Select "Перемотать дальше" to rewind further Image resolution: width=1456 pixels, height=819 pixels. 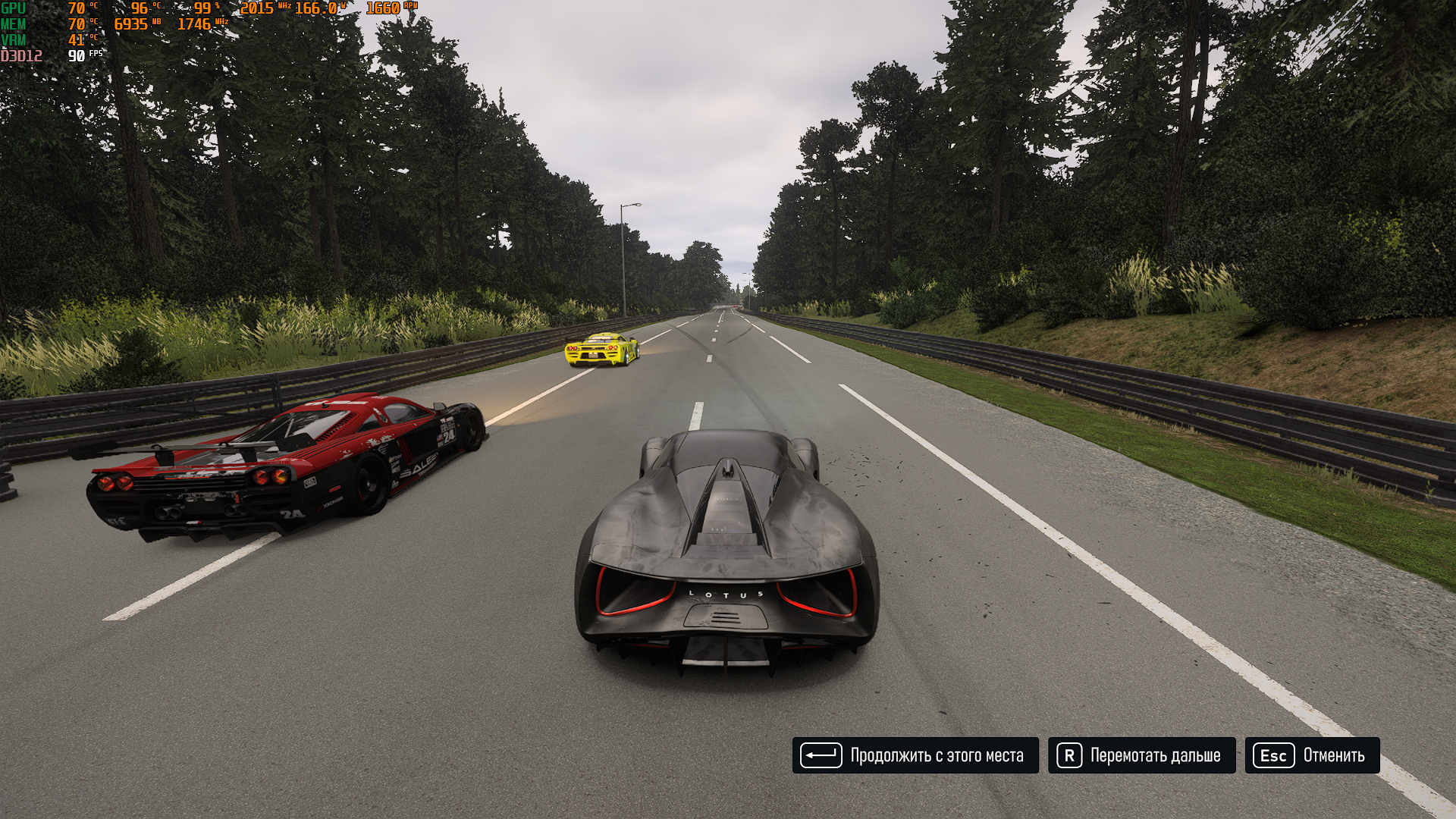tap(1141, 755)
